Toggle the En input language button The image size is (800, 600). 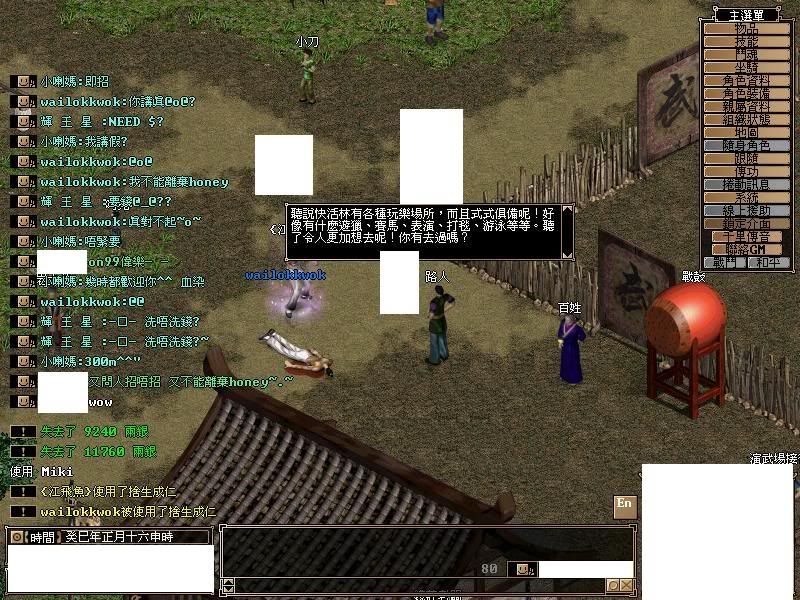(624, 504)
